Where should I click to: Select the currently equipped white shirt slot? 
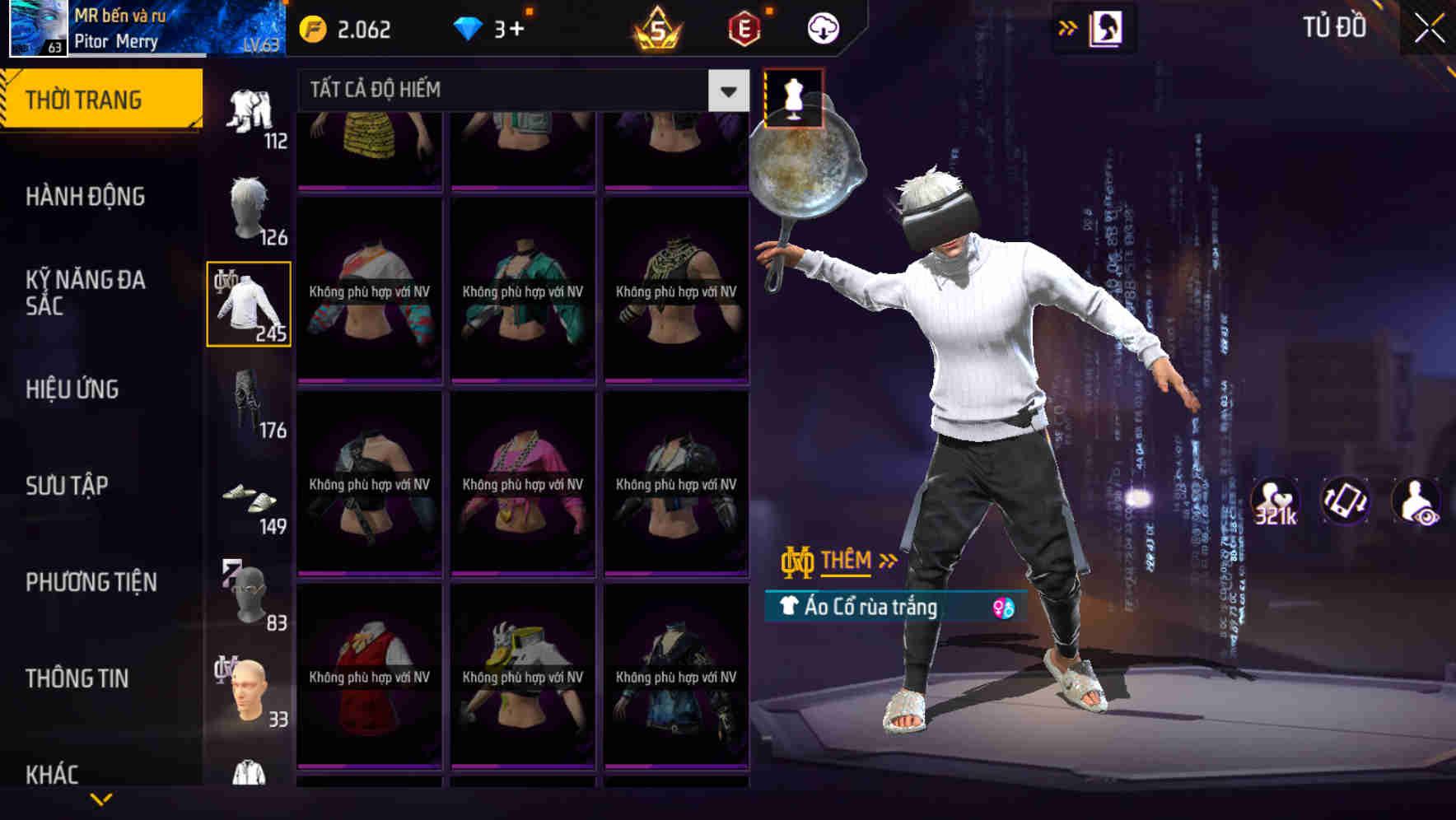click(x=249, y=303)
